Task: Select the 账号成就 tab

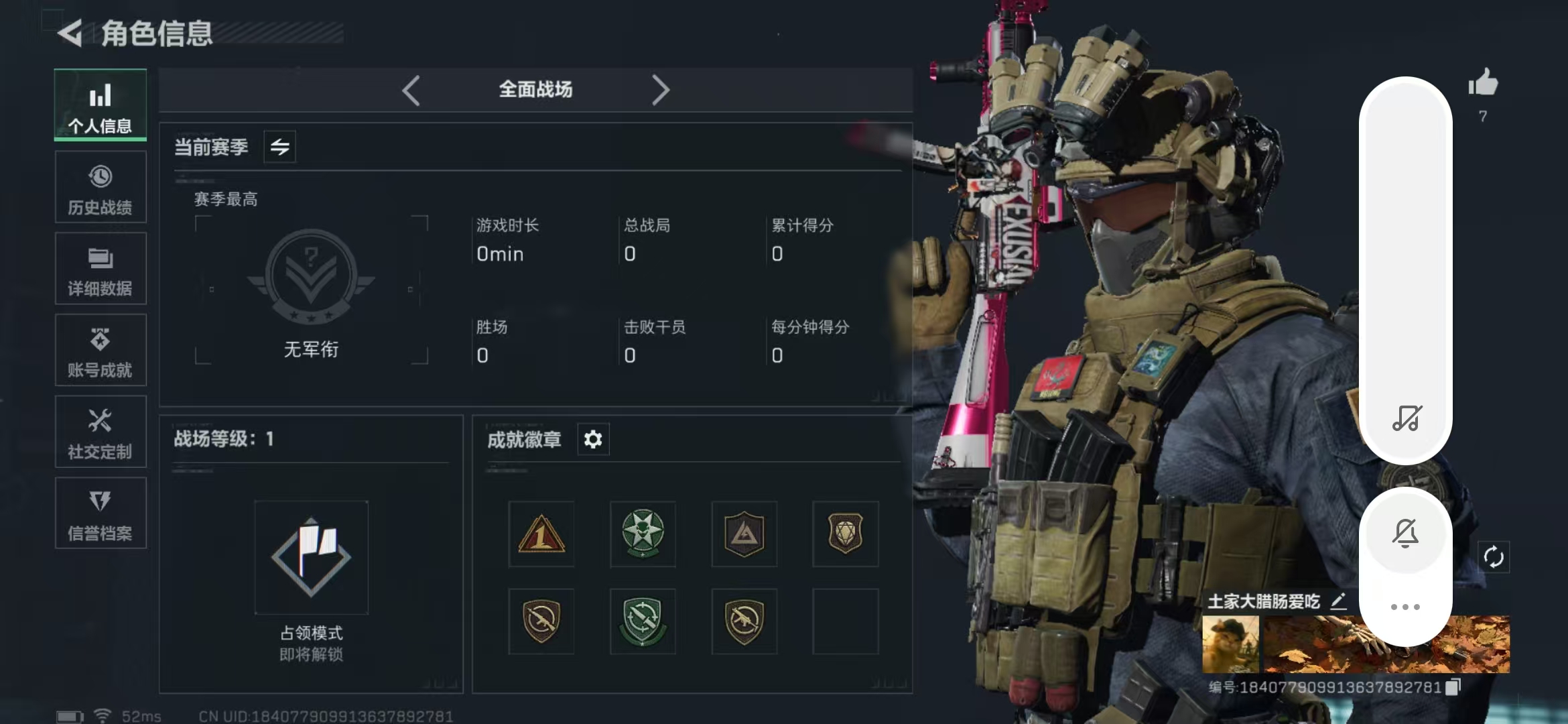Action: tap(101, 351)
